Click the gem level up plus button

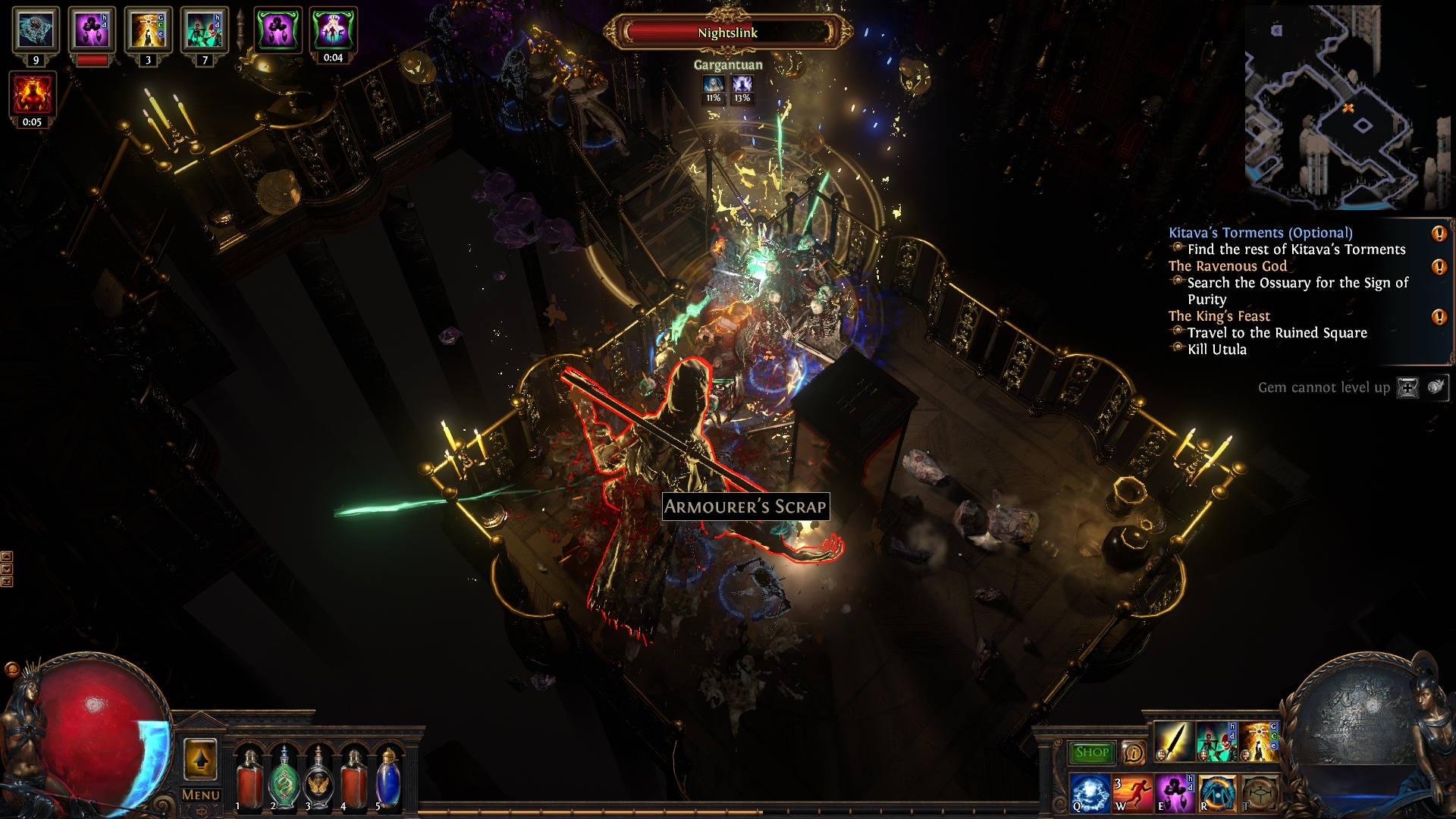point(1407,388)
